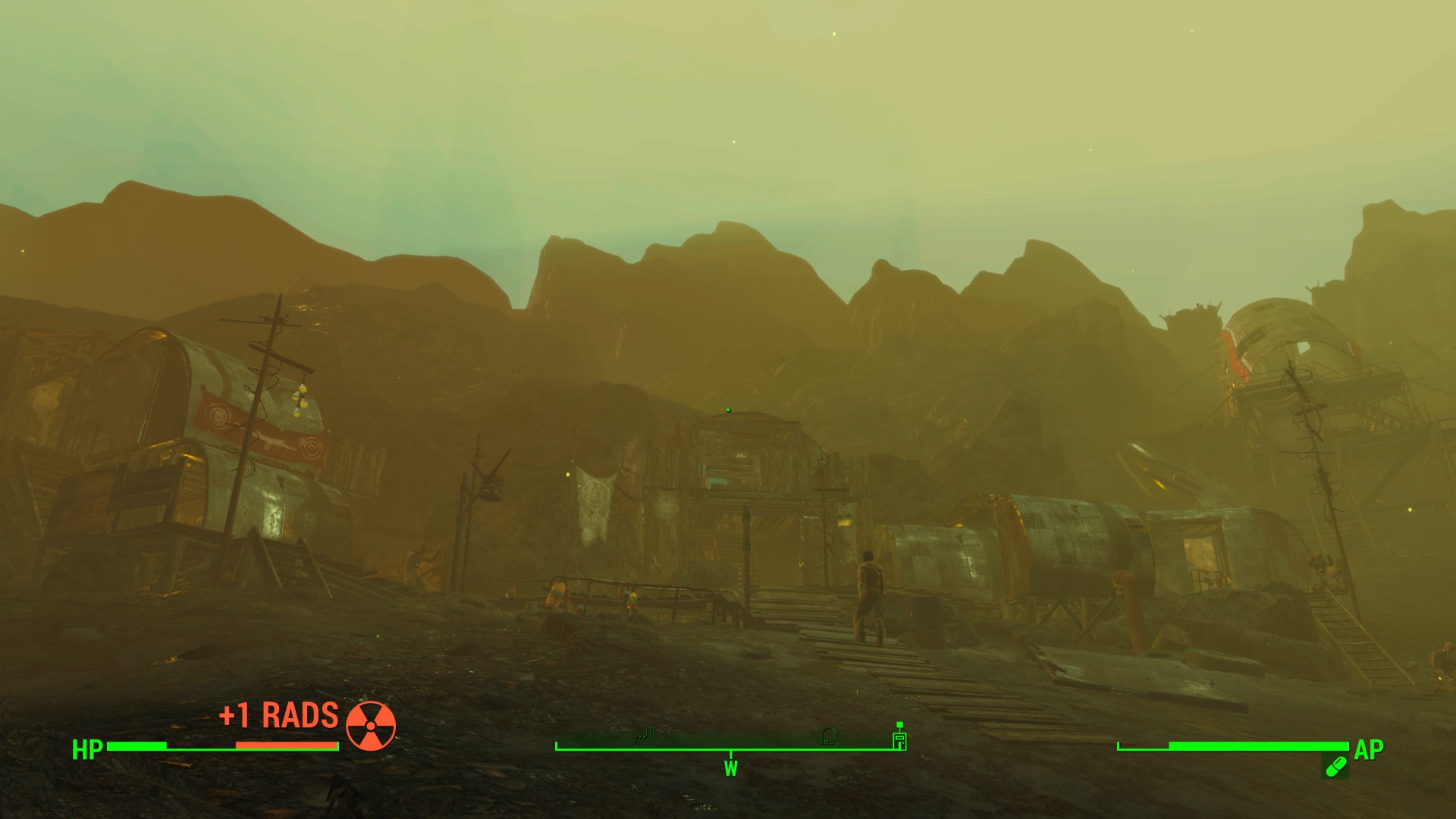Click the pill status effect icon
The height and width of the screenshot is (819, 1456).
(x=1335, y=767)
